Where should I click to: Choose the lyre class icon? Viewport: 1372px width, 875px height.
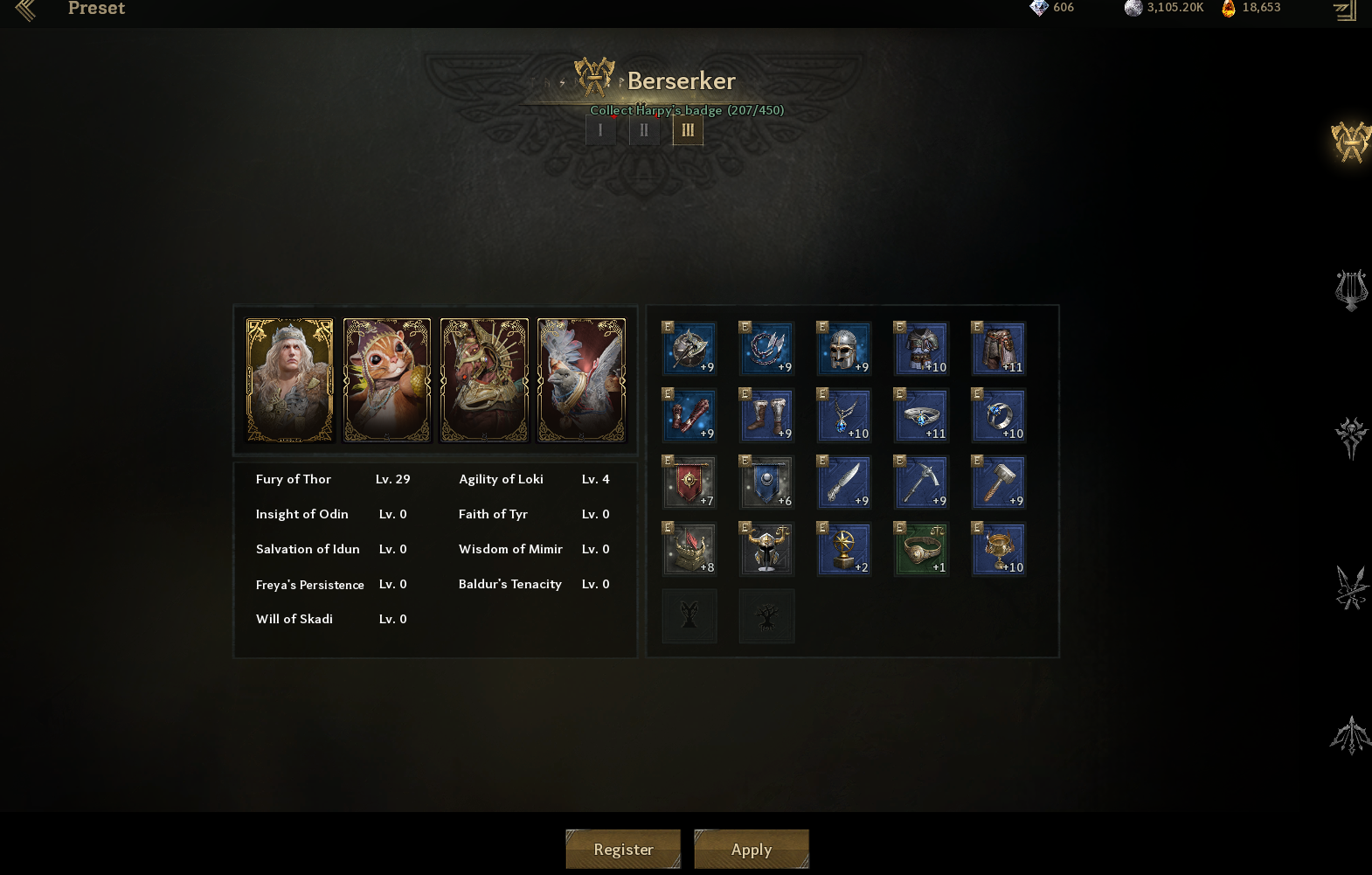click(x=1350, y=290)
